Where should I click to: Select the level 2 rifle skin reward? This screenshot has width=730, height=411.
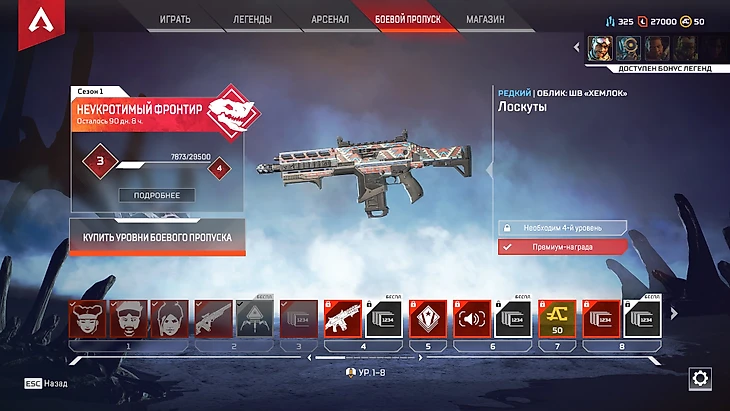(x=212, y=318)
